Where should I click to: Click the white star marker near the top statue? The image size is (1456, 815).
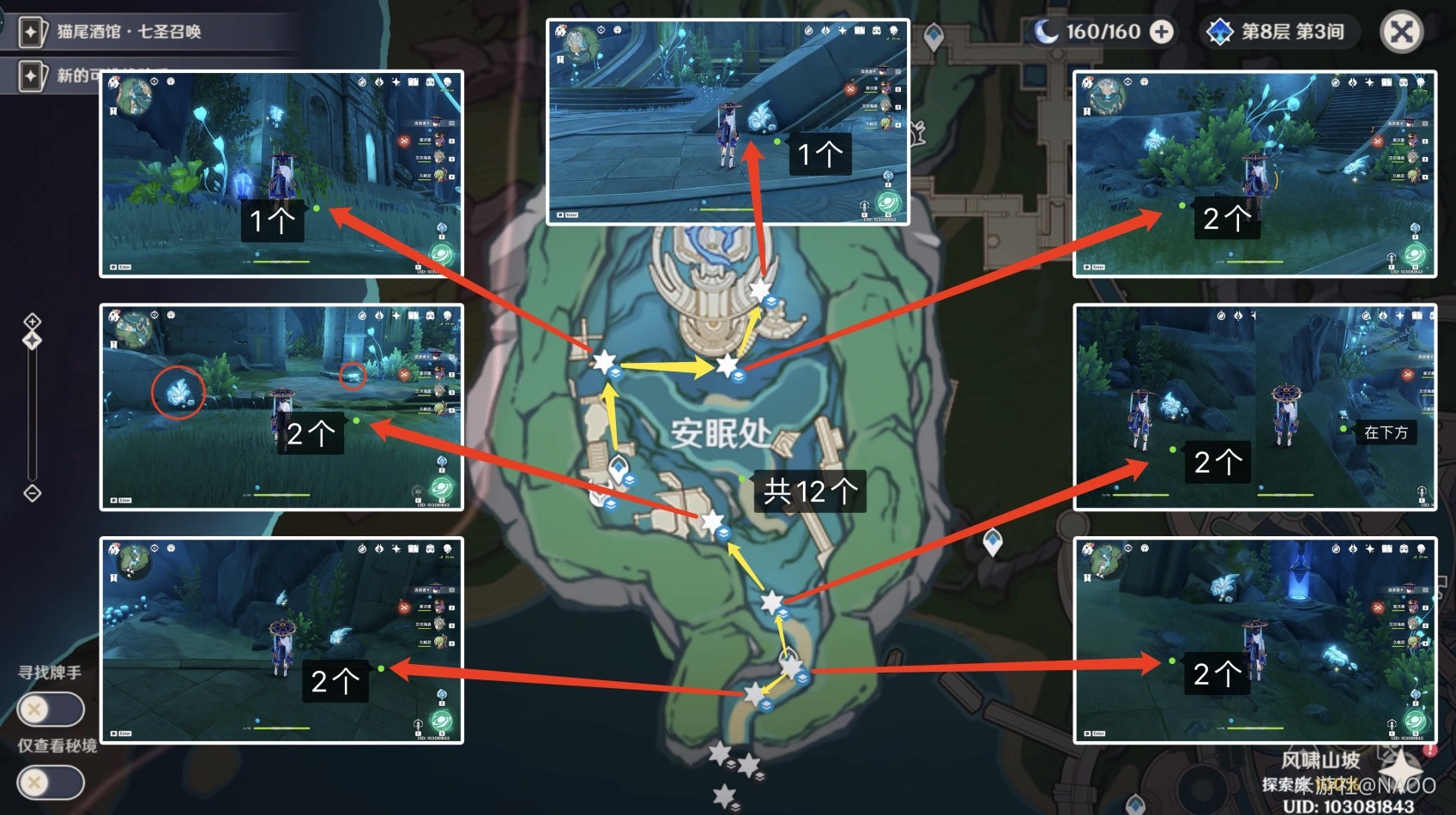pos(758,292)
